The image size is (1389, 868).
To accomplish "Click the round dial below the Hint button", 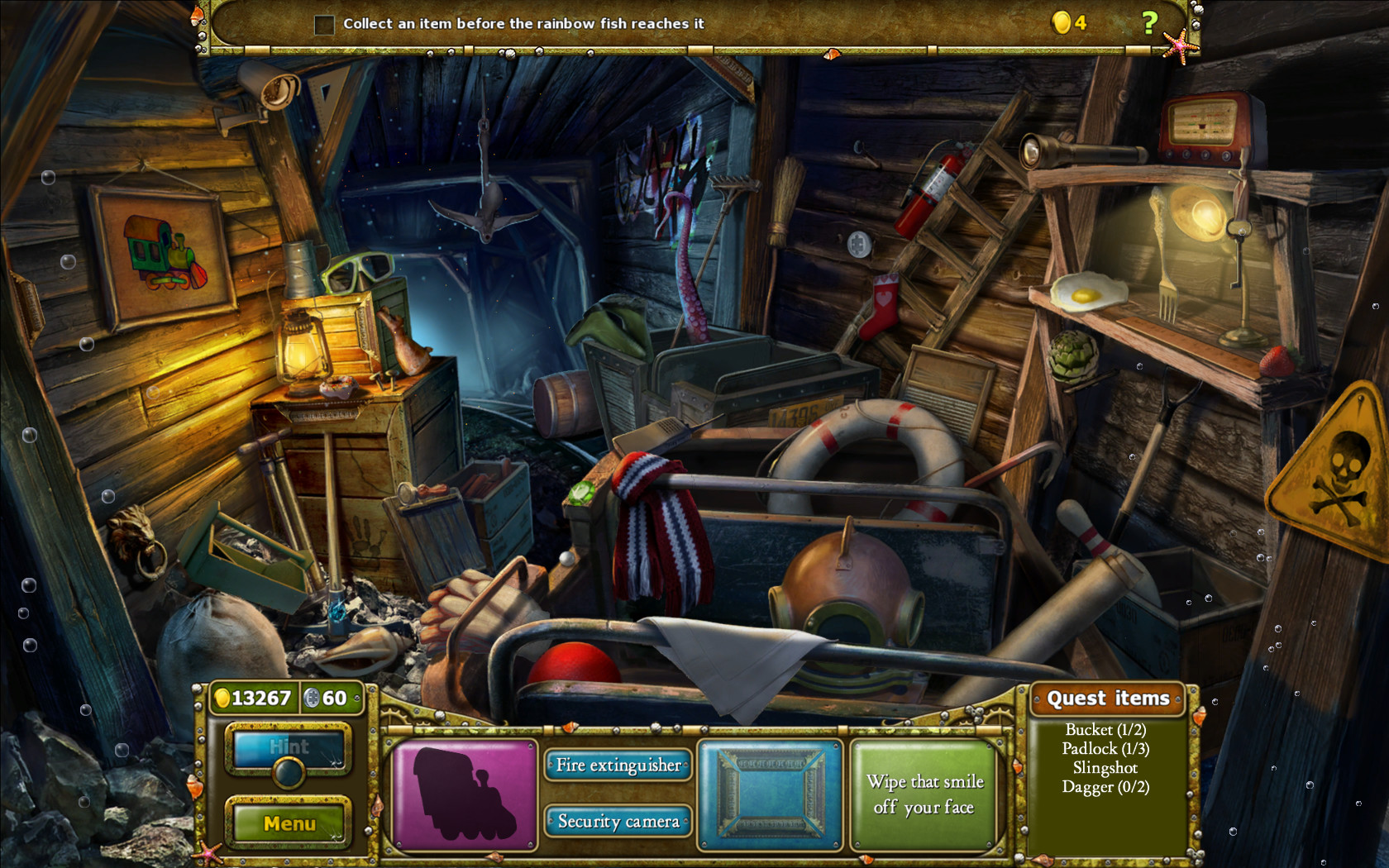I will pyautogui.click(x=289, y=773).
